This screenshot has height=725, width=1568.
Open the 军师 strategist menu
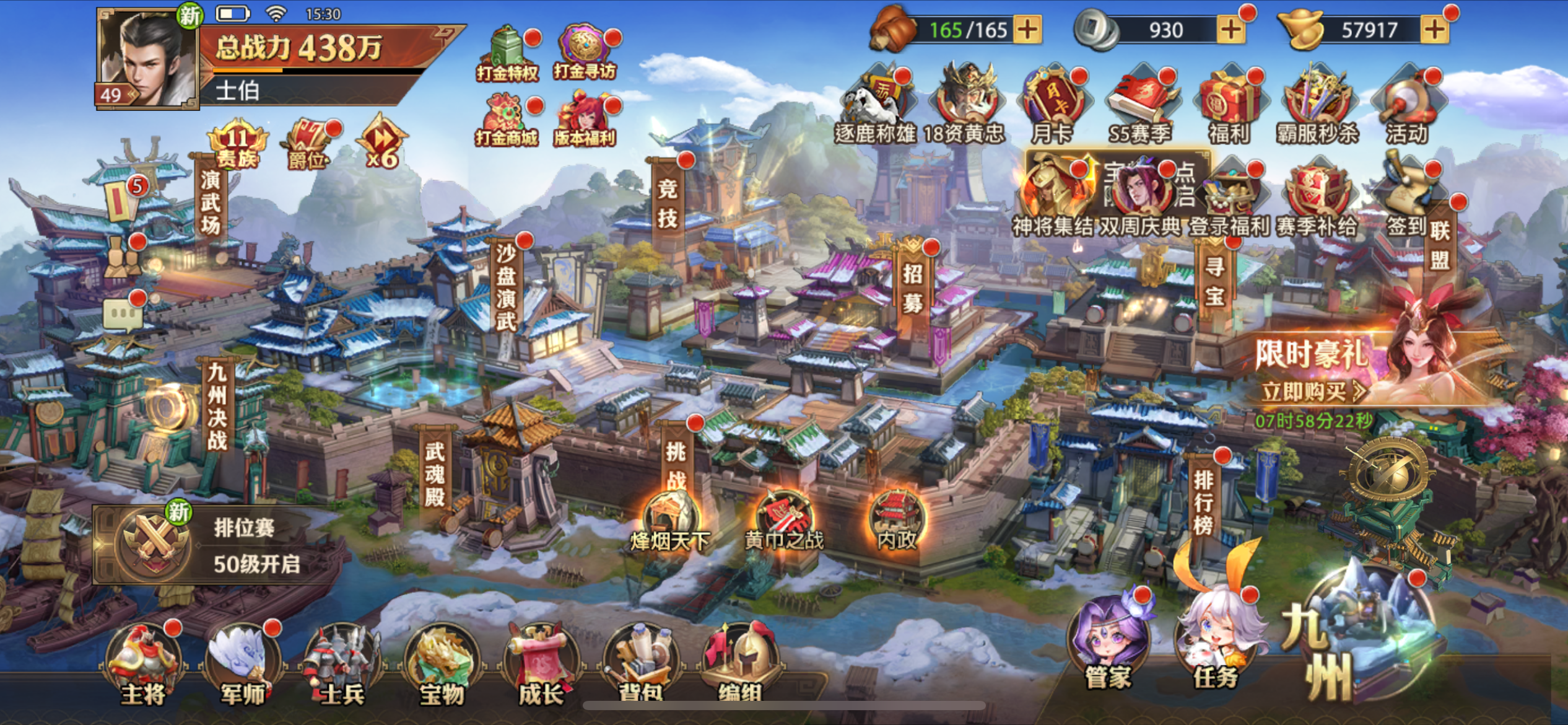click(x=243, y=663)
